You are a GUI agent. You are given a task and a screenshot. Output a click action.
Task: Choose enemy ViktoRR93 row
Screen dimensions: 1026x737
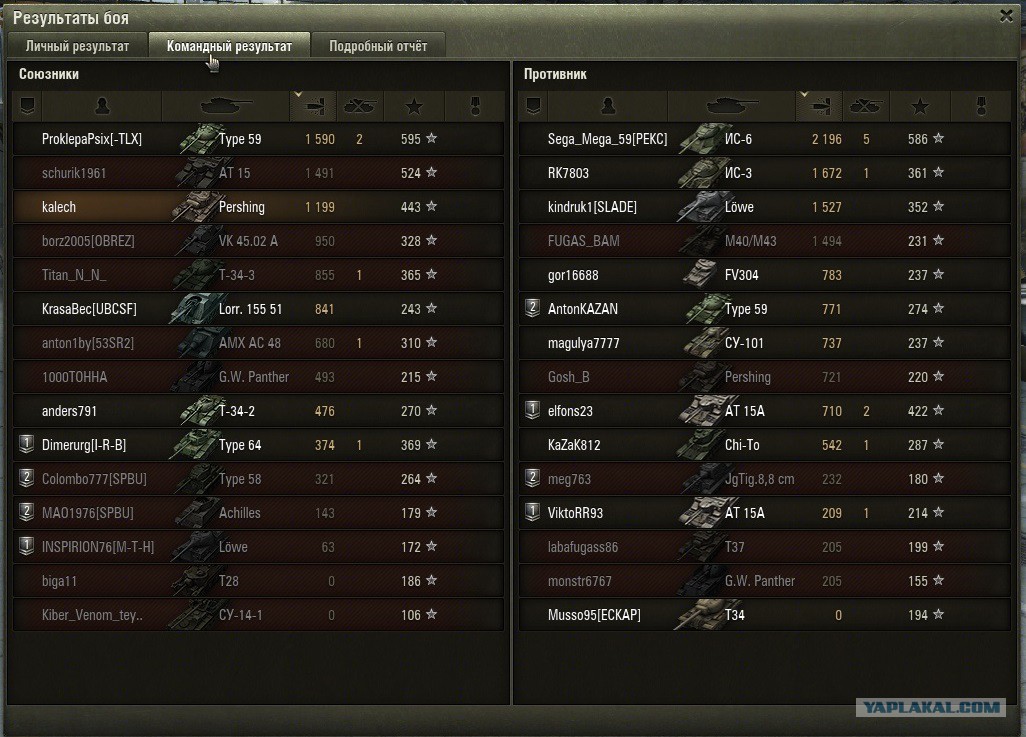(x=575, y=513)
